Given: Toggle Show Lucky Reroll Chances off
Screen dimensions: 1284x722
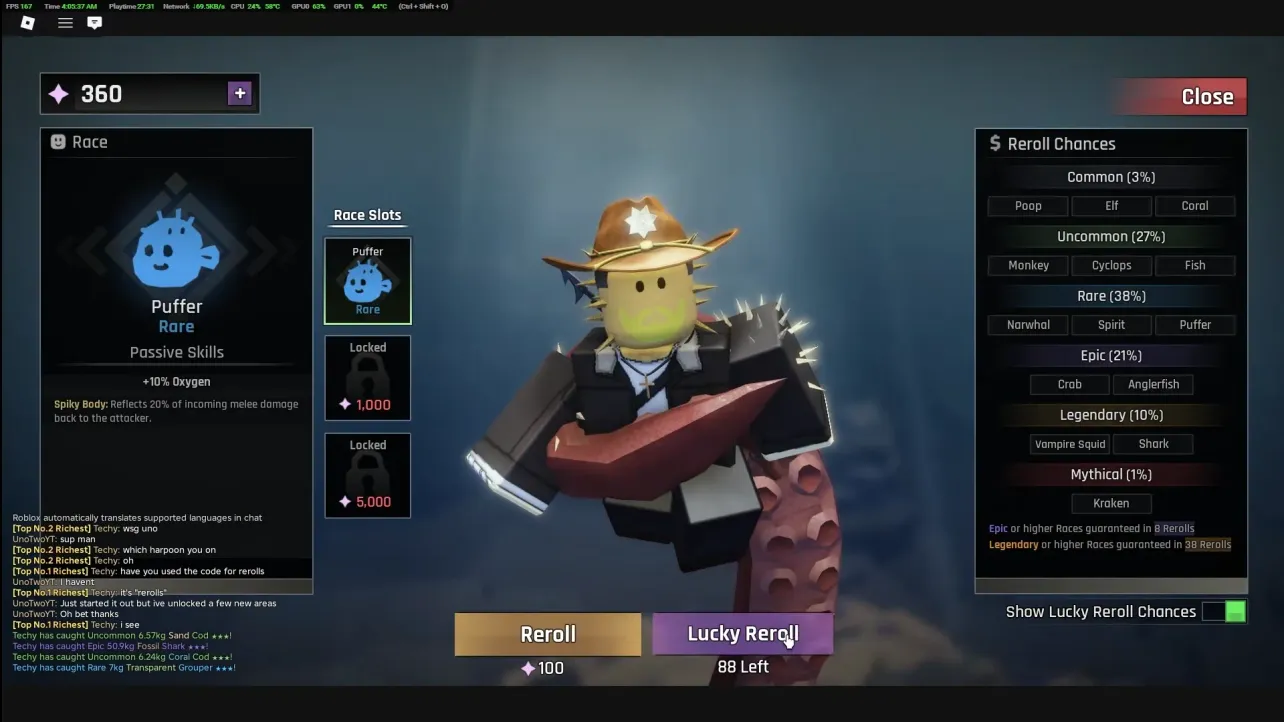Looking at the screenshot, I should tap(1224, 610).
